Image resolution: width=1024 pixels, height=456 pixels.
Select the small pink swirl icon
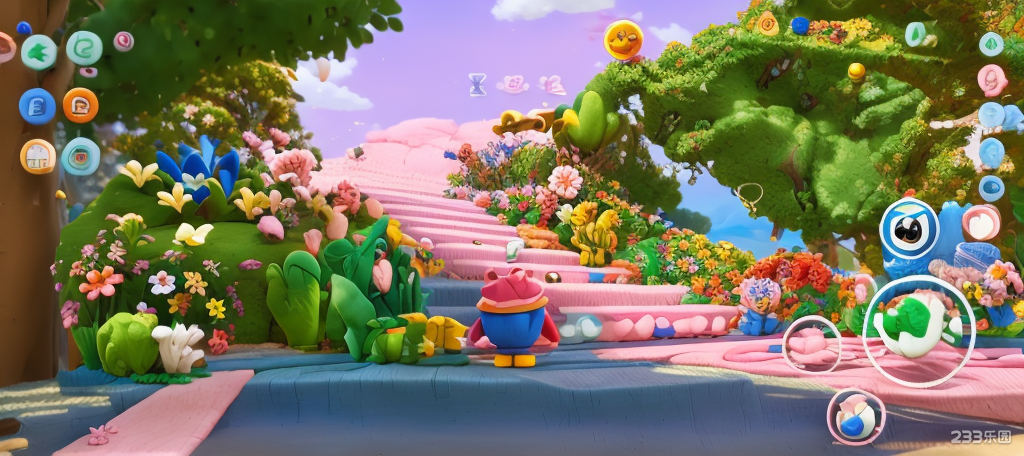pos(124,41)
